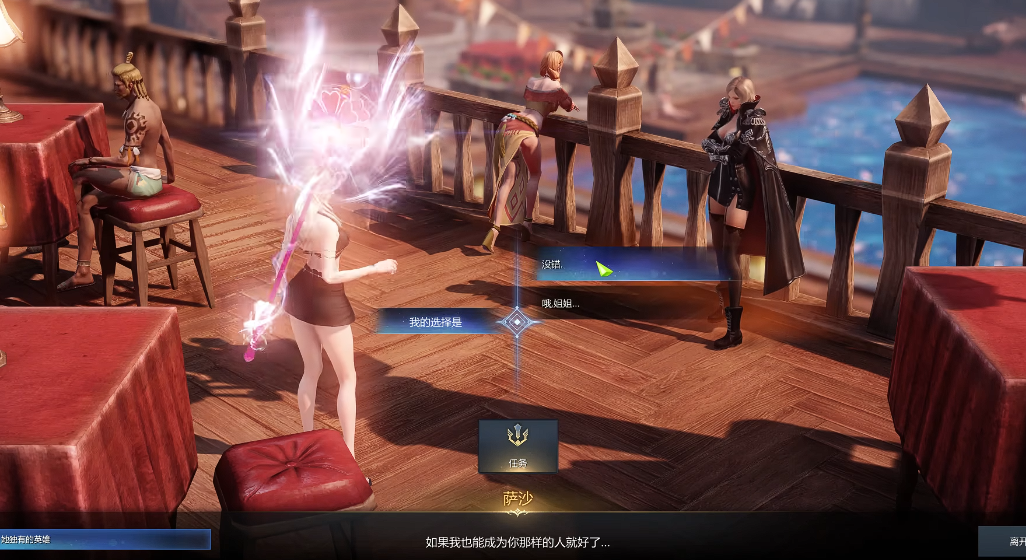Select the dialogue reply "哦,姐姐..."
This screenshot has height=560, width=1026.
pyautogui.click(x=620, y=303)
